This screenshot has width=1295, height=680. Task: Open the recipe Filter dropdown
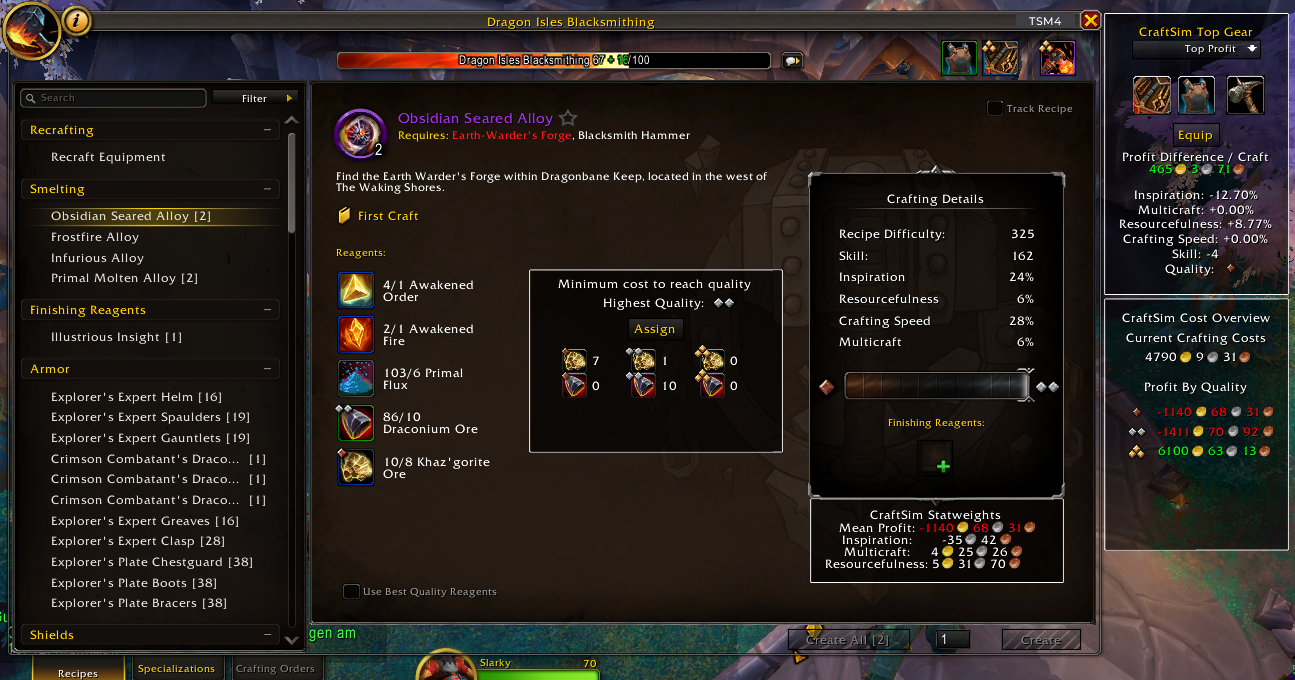click(x=255, y=98)
